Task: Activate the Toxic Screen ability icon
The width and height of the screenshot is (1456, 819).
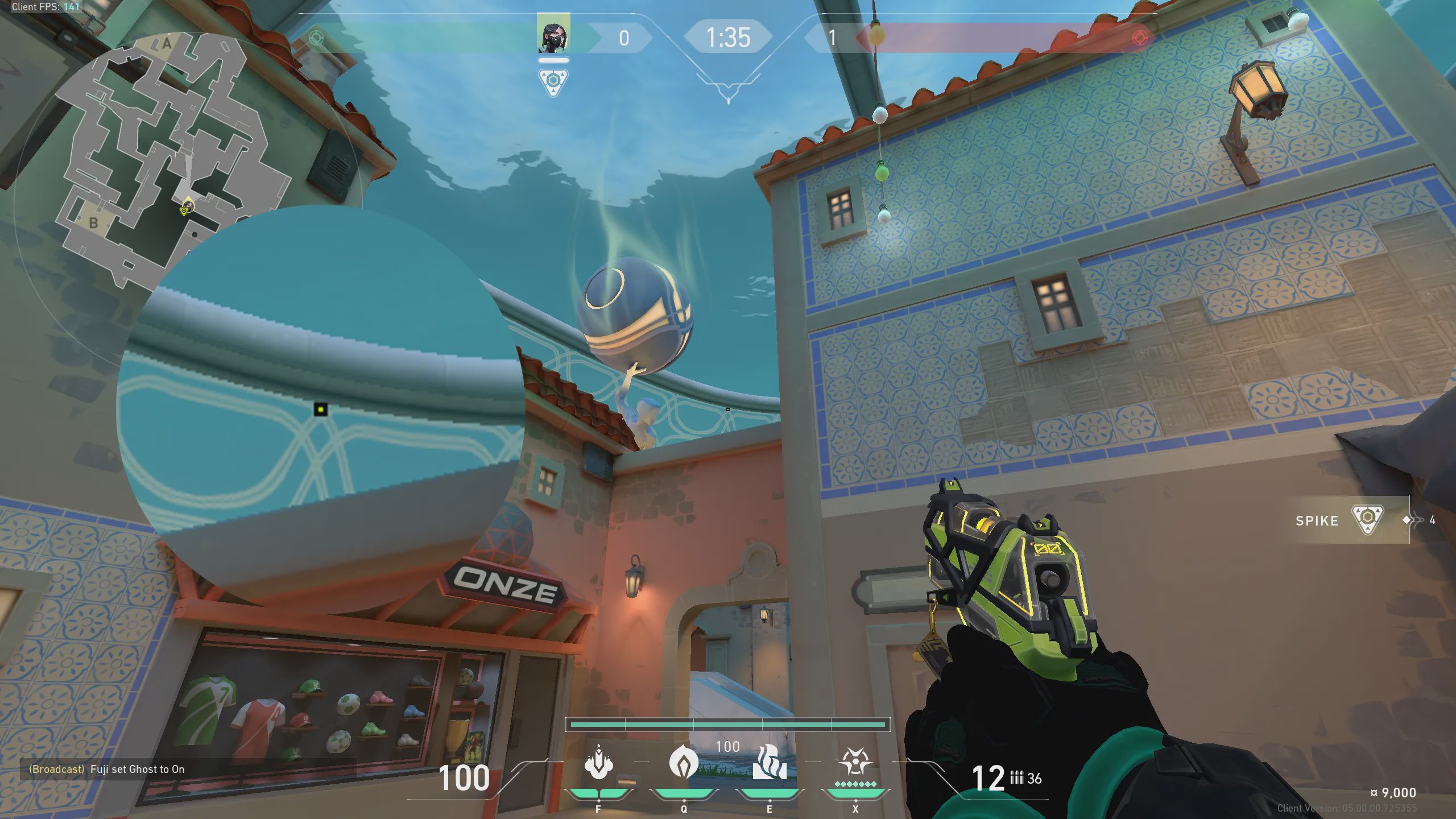Action: click(770, 762)
